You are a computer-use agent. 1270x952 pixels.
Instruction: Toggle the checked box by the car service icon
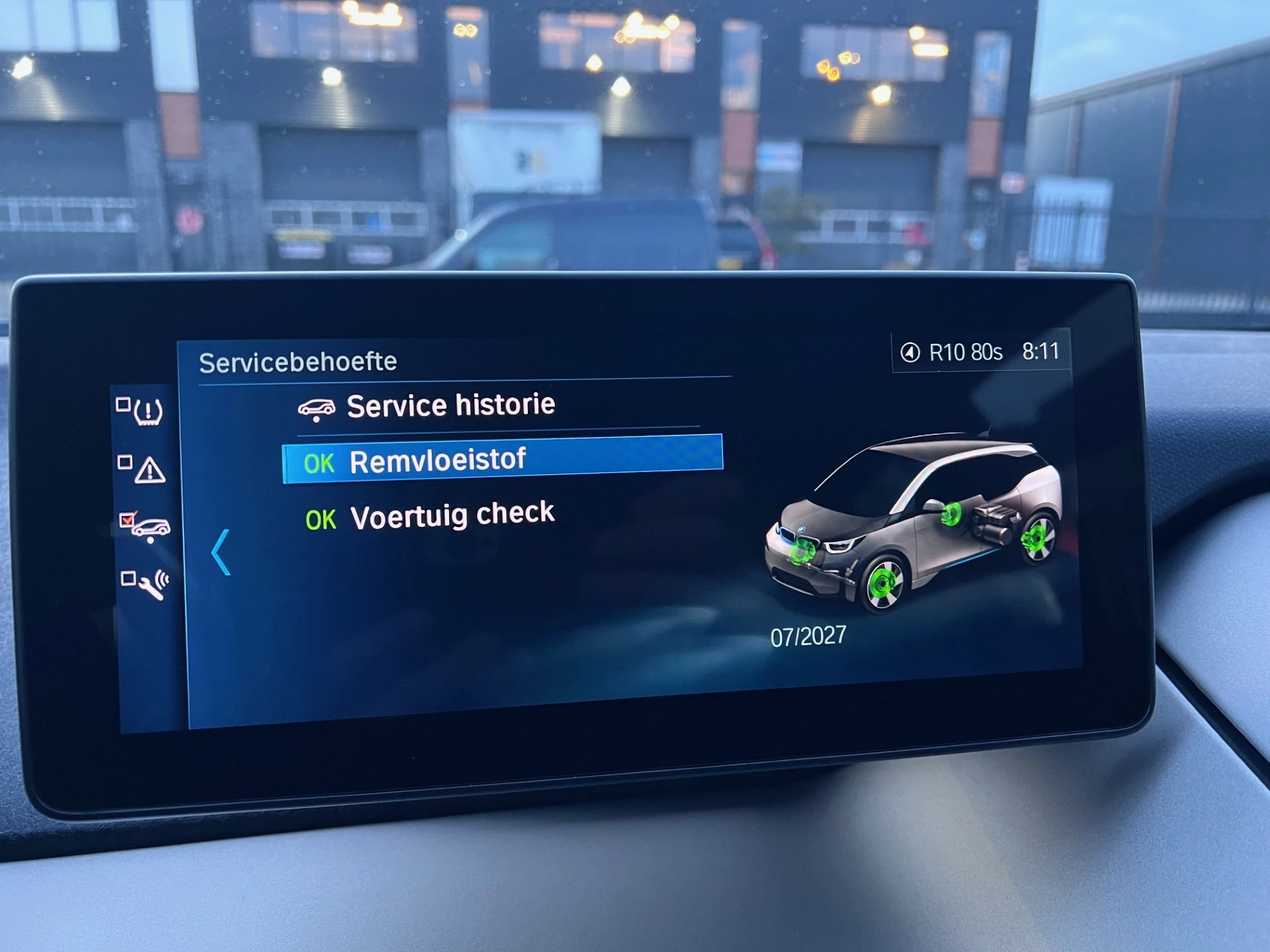pyautogui.click(x=128, y=520)
